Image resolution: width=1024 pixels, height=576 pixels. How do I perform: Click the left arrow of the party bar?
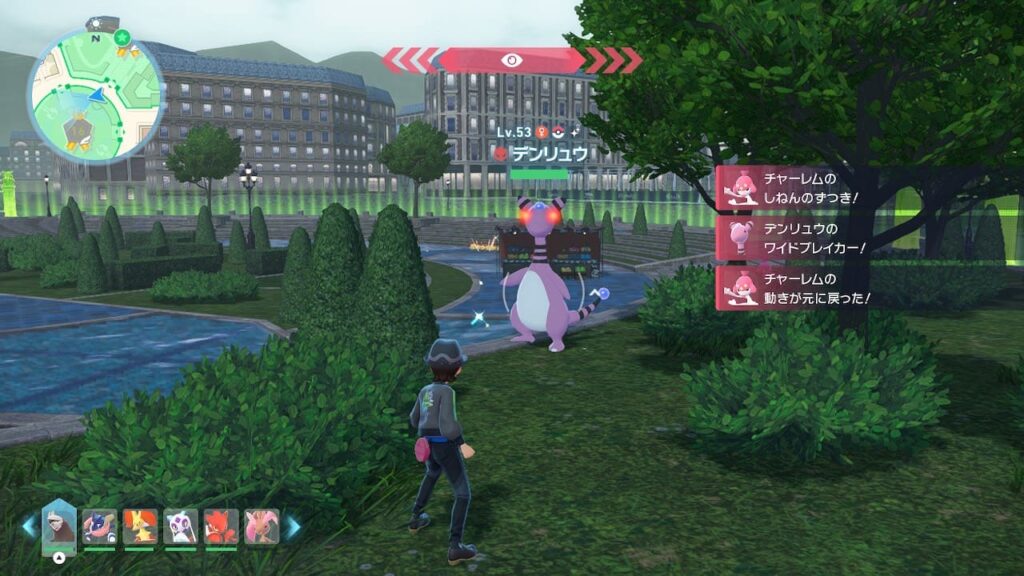pyautogui.click(x=30, y=527)
